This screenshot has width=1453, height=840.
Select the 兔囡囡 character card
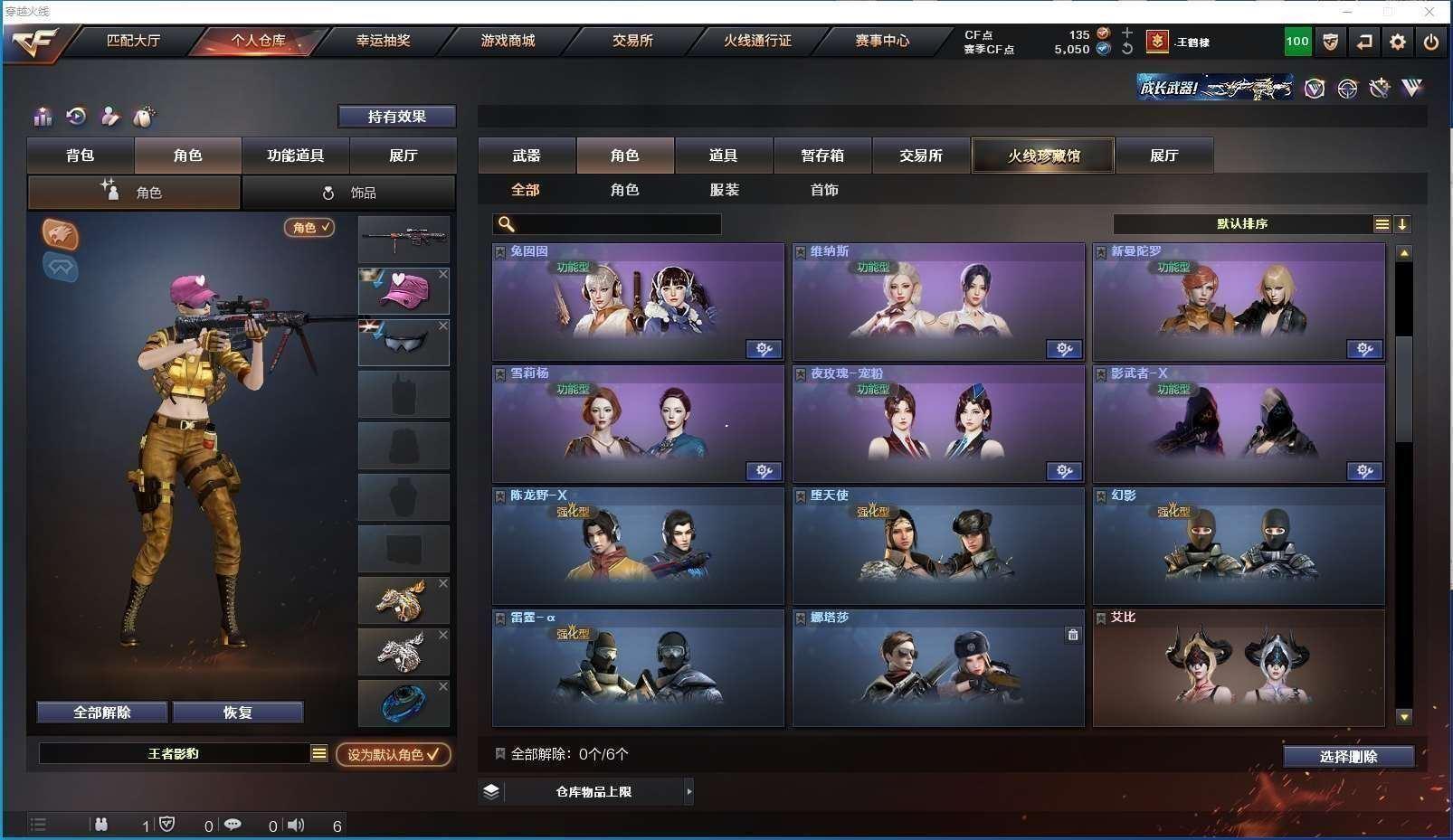[x=638, y=303]
